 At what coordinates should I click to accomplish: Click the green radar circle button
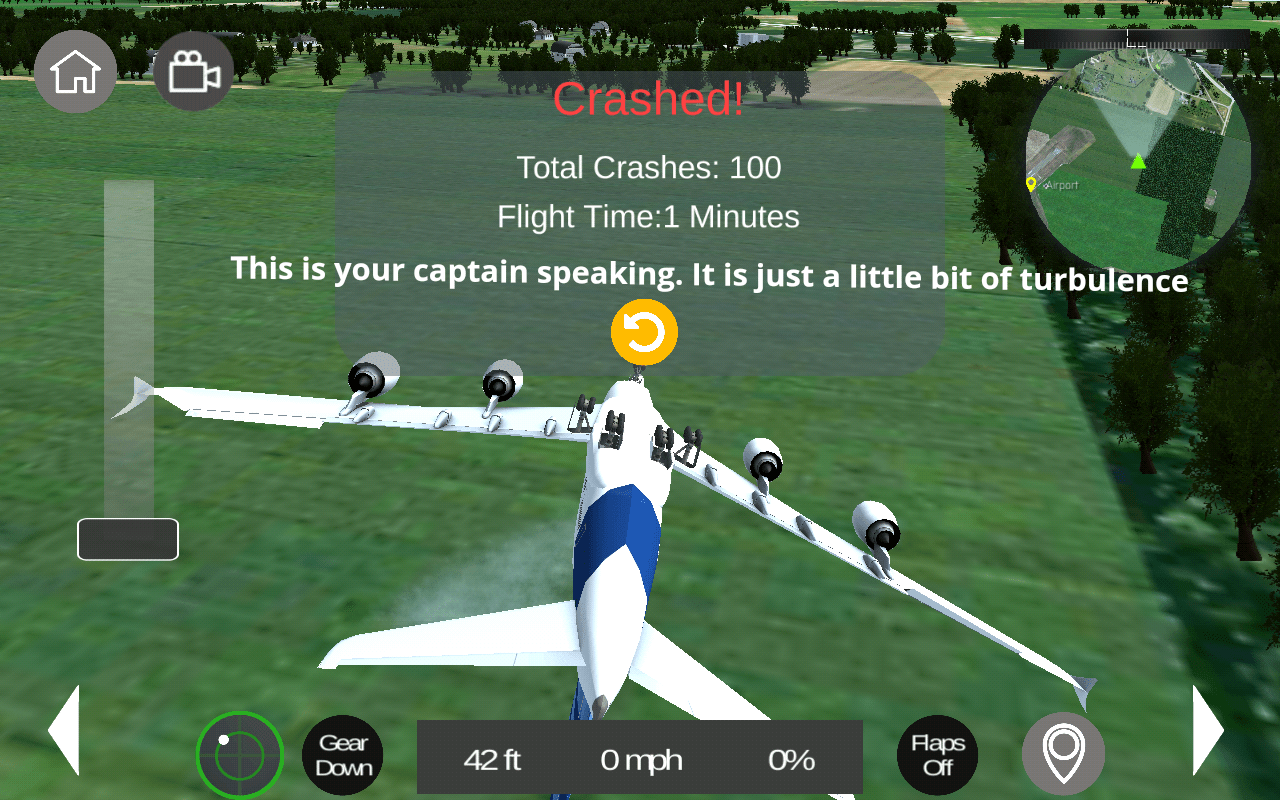pyautogui.click(x=240, y=755)
